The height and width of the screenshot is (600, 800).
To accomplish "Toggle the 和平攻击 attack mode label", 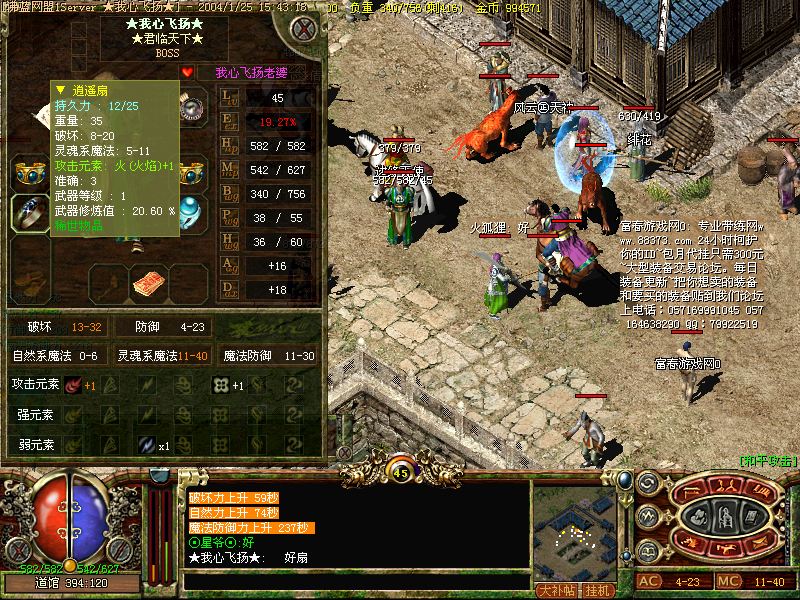I will [767, 460].
